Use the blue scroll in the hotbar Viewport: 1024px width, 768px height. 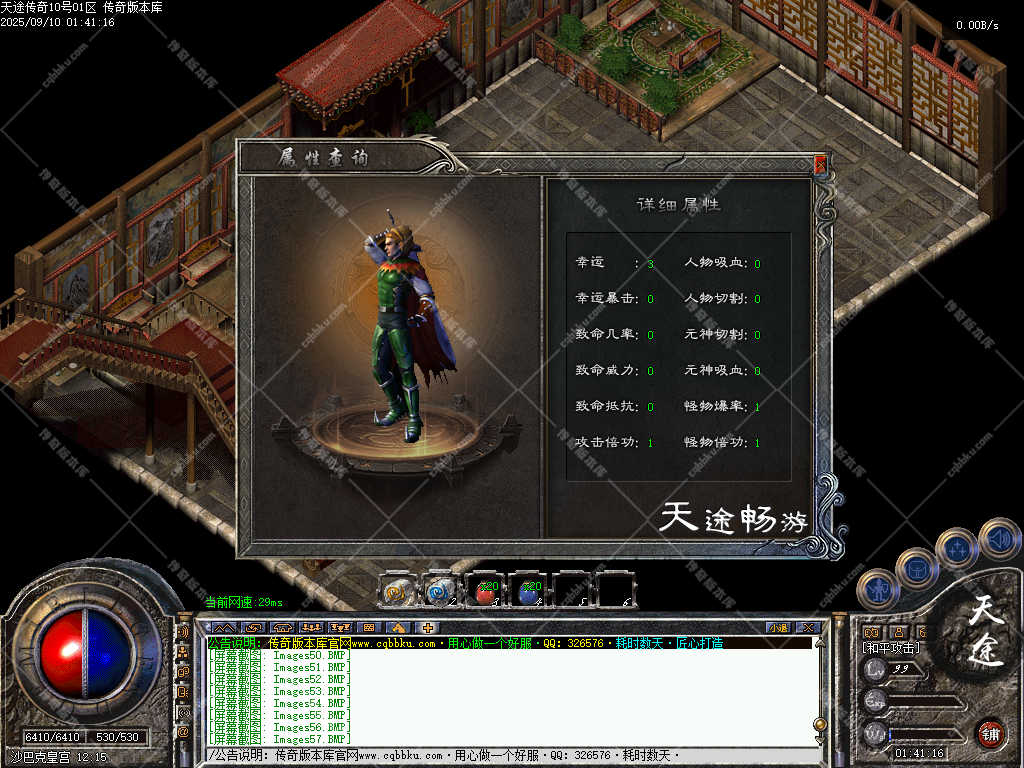click(440, 591)
